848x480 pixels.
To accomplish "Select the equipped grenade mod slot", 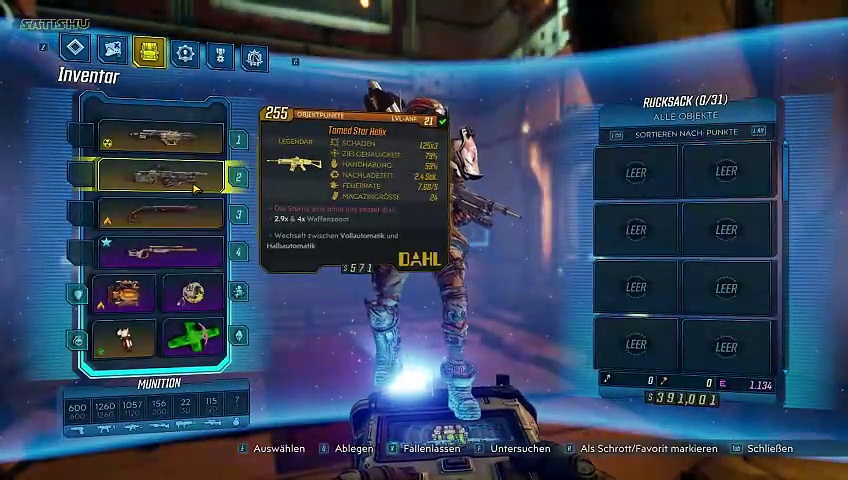I will (193, 293).
